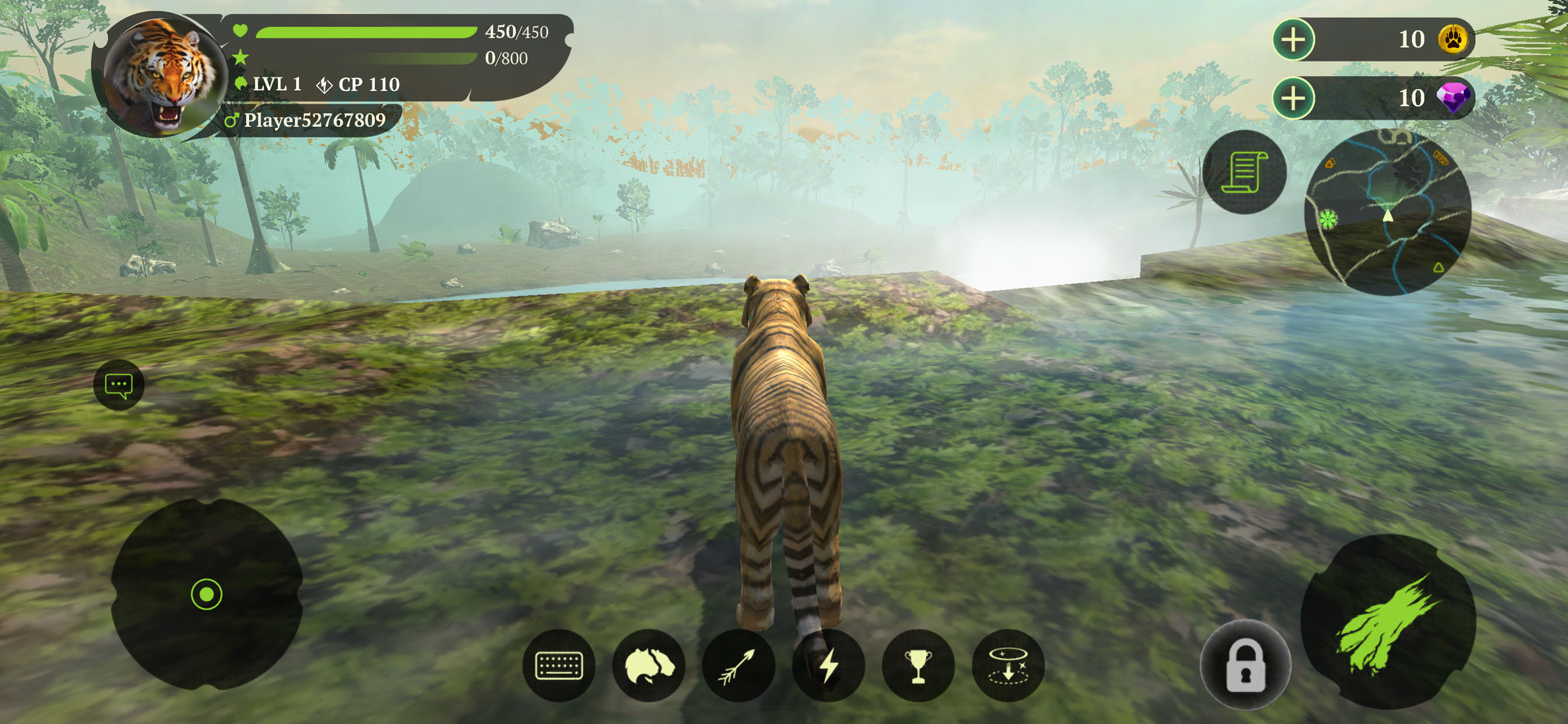Open the circular minimap
1568x724 pixels.
[x=1387, y=212]
